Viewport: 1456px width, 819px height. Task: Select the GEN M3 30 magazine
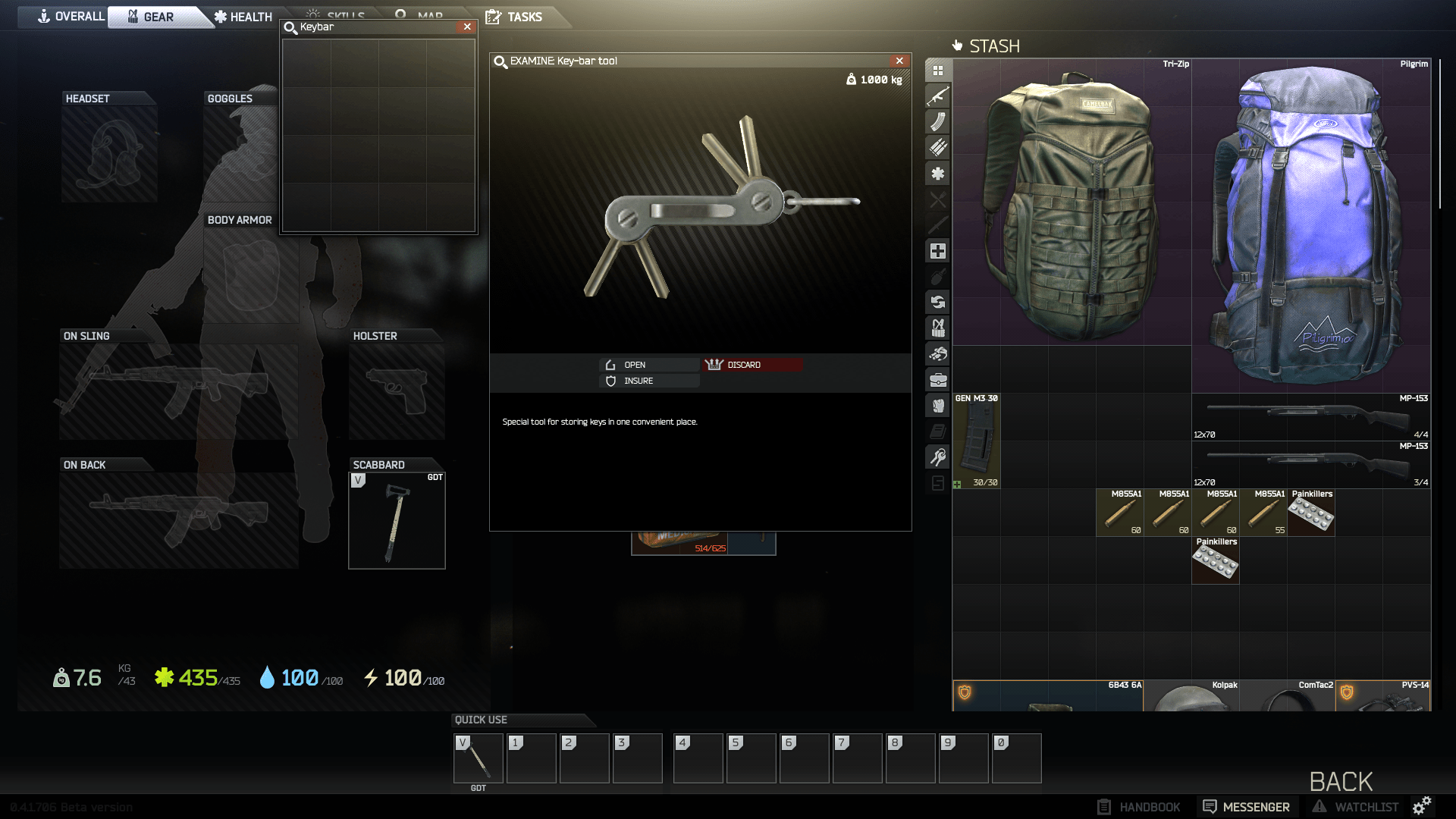977,440
